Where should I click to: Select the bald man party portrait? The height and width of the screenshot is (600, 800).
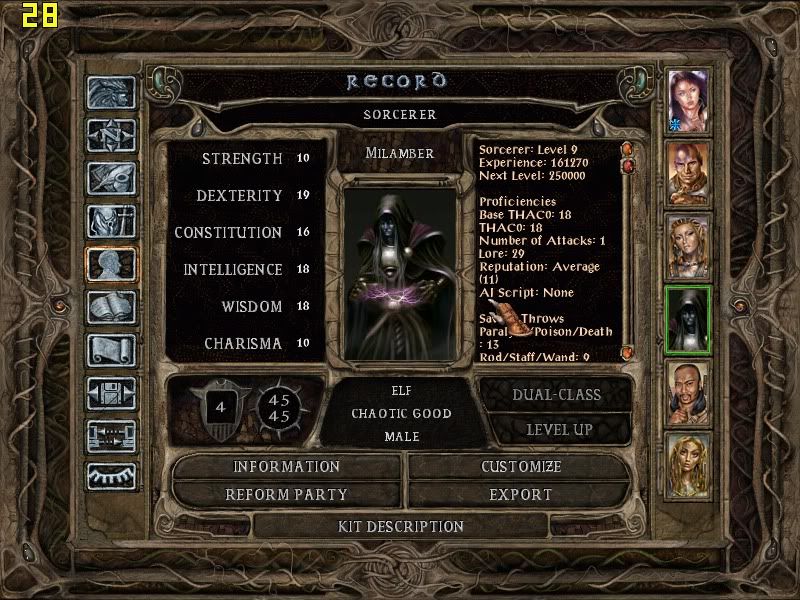coord(689,173)
